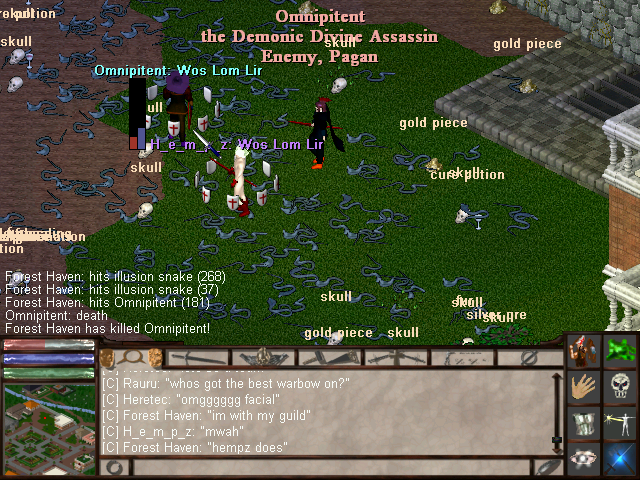Select the sword slot in the weapon bar
The height and width of the screenshot is (480, 640).
click(x=198, y=357)
